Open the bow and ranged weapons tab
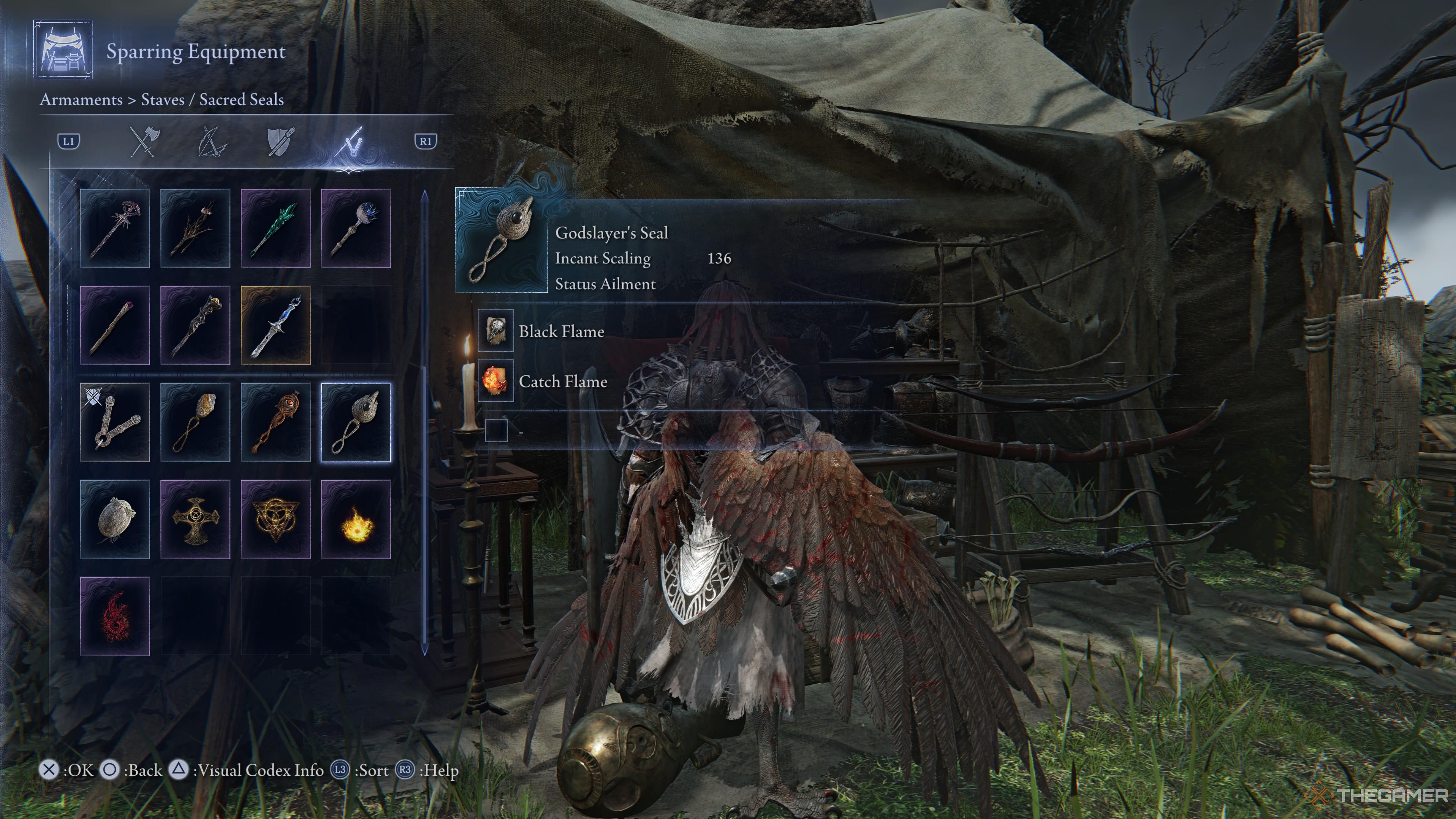Viewport: 1456px width, 819px height. pyautogui.click(x=212, y=141)
